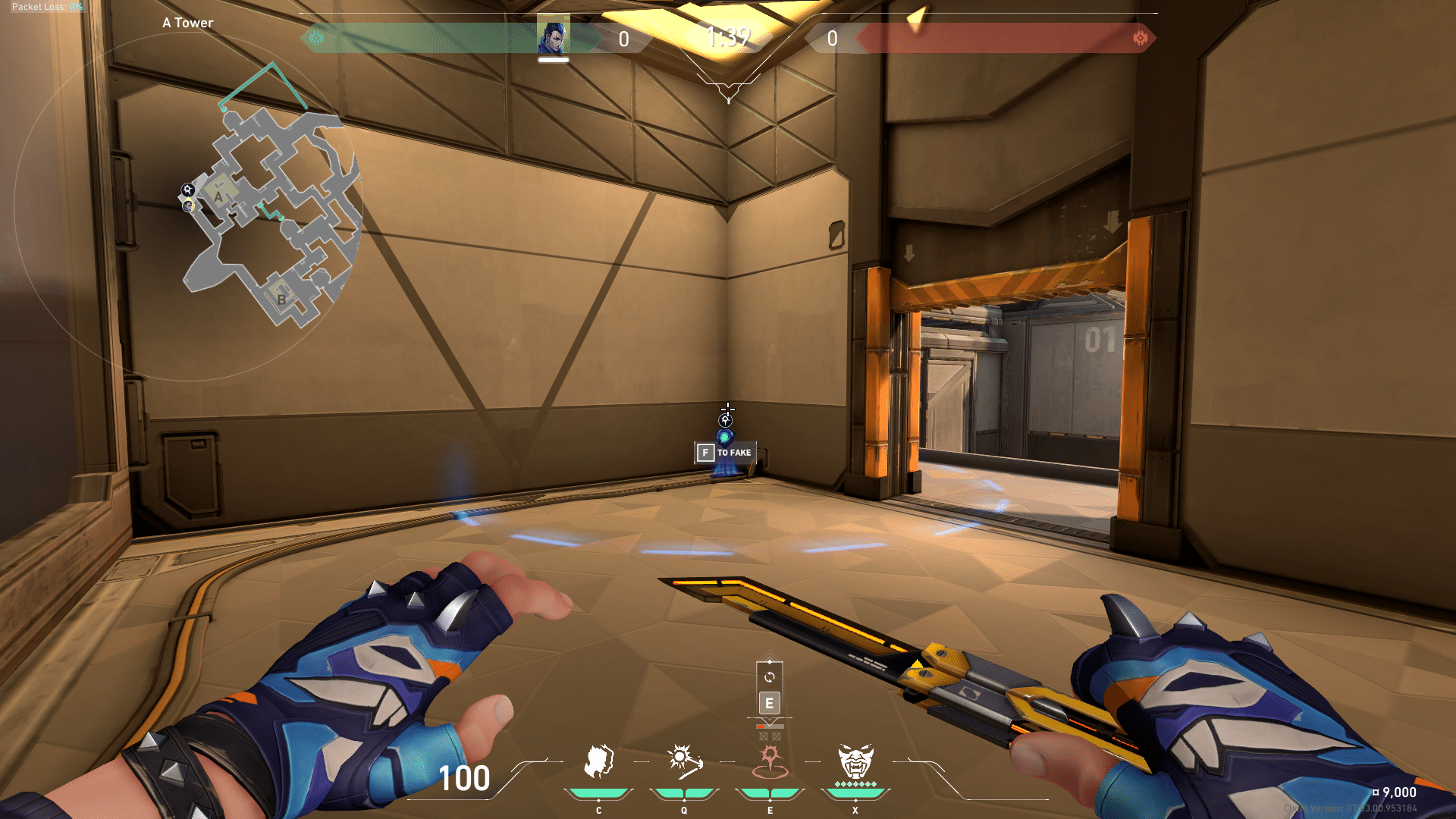The width and height of the screenshot is (1456, 819).
Task: Select the B site marker on minimap
Action: click(281, 299)
